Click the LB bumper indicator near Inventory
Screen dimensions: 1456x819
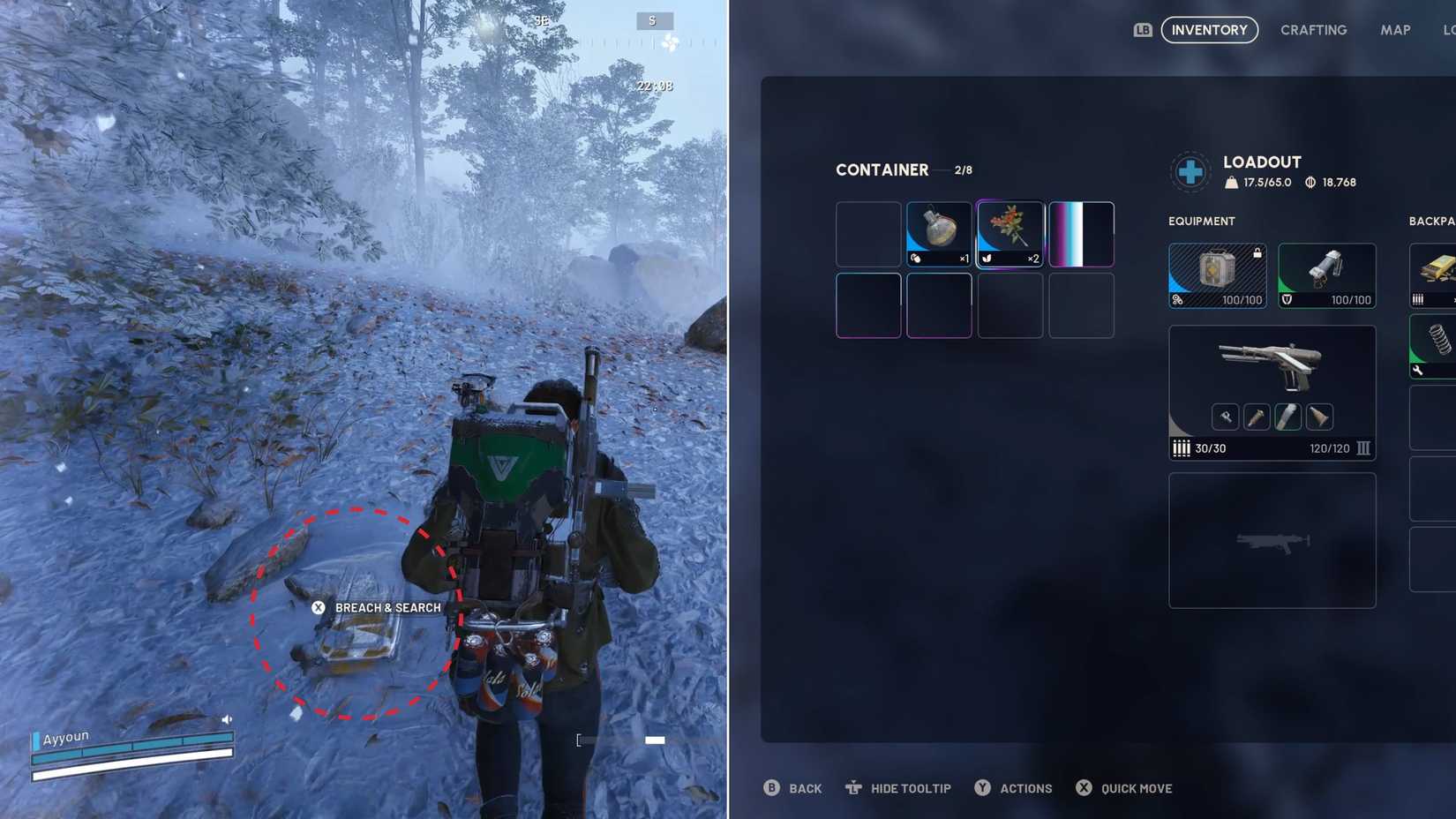pos(1143,29)
